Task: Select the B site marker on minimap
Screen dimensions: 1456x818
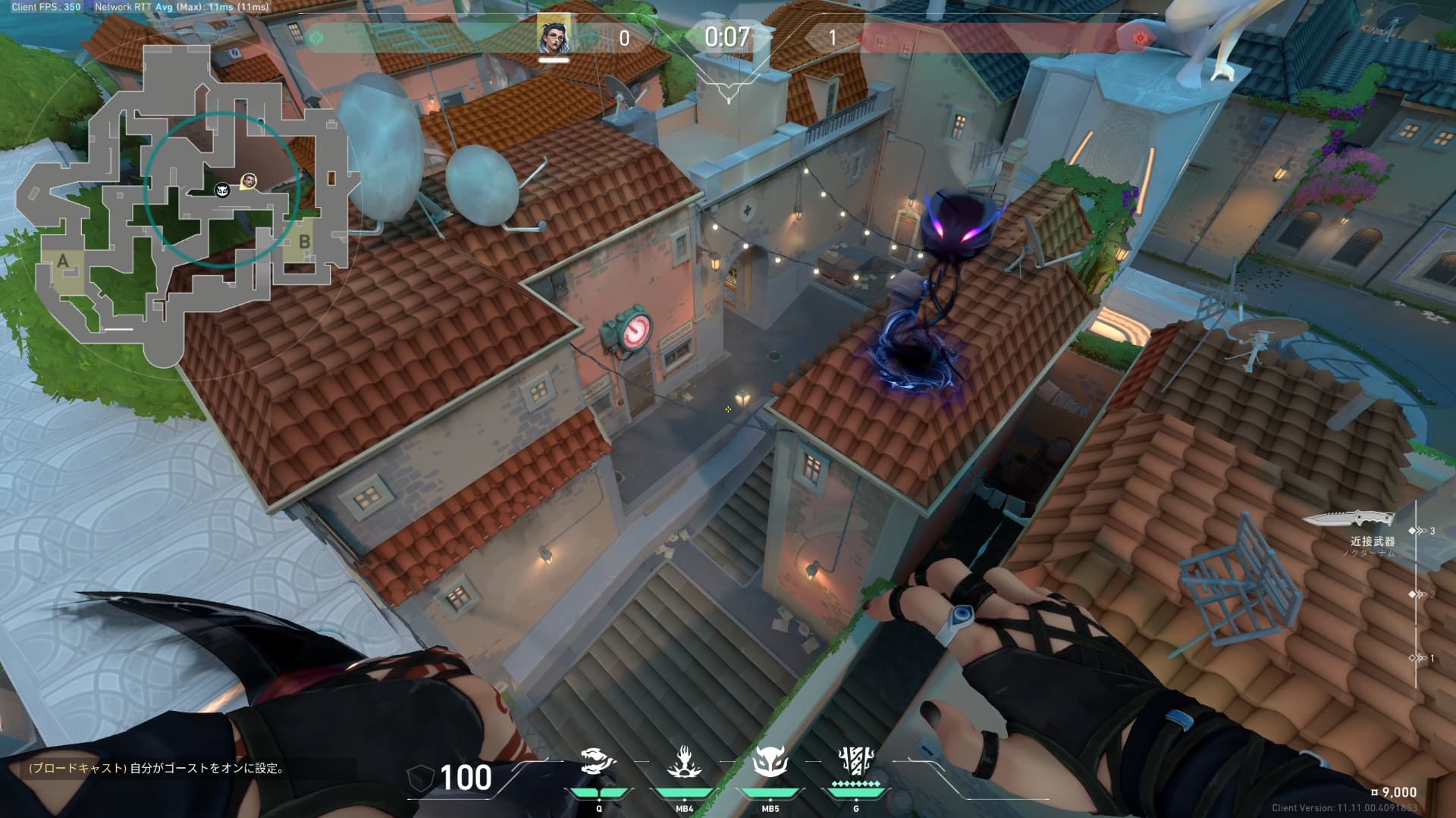Action: point(304,243)
